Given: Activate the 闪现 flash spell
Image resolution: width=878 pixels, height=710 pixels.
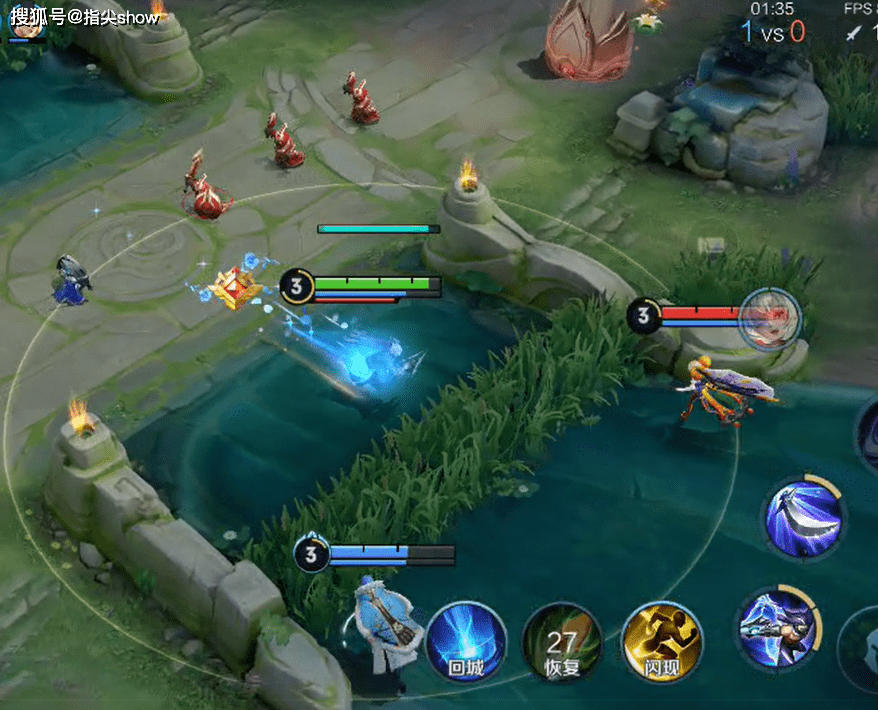Looking at the screenshot, I should [x=661, y=641].
